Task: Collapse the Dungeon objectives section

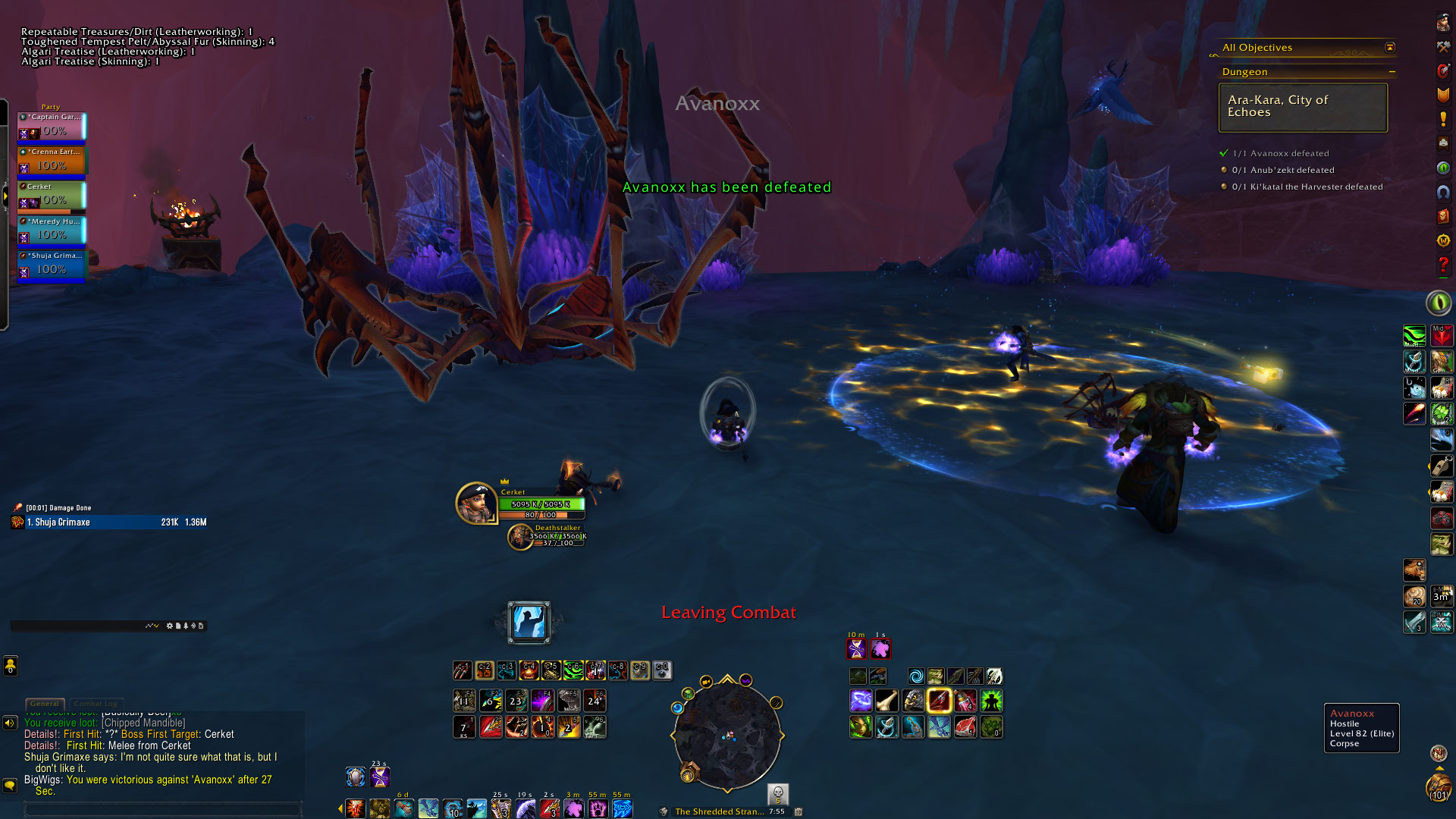Action: tap(1392, 72)
